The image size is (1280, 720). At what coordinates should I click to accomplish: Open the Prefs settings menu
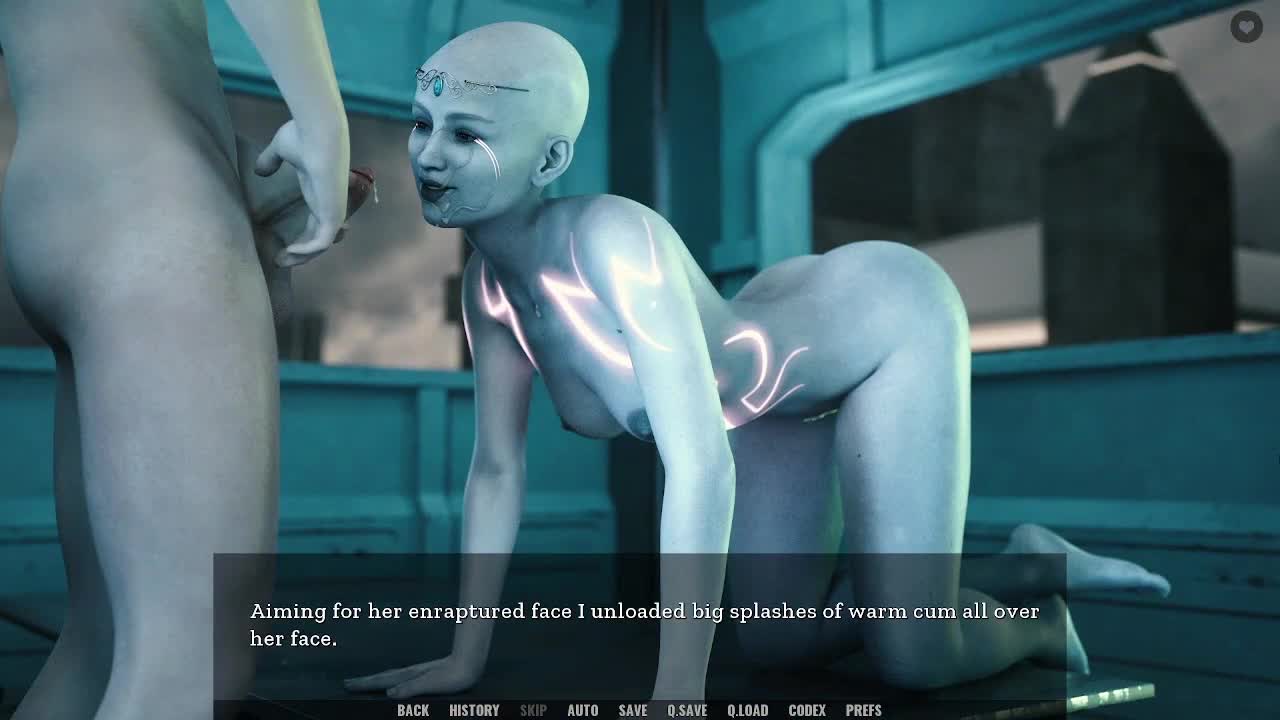point(863,710)
